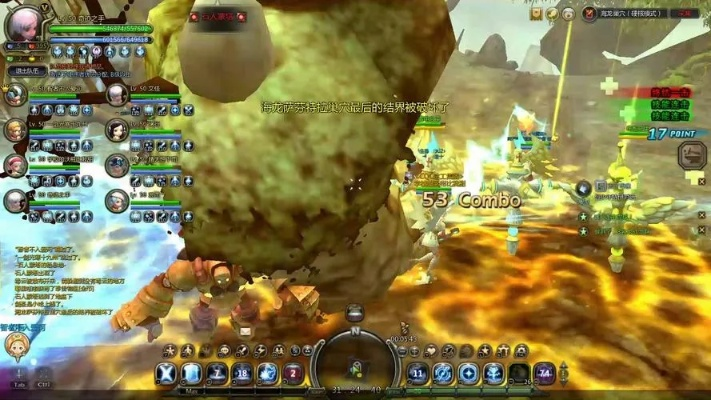Click the round pig-face icon at top
This screenshot has width=711, height=400.
pyautogui.click(x=568, y=14)
